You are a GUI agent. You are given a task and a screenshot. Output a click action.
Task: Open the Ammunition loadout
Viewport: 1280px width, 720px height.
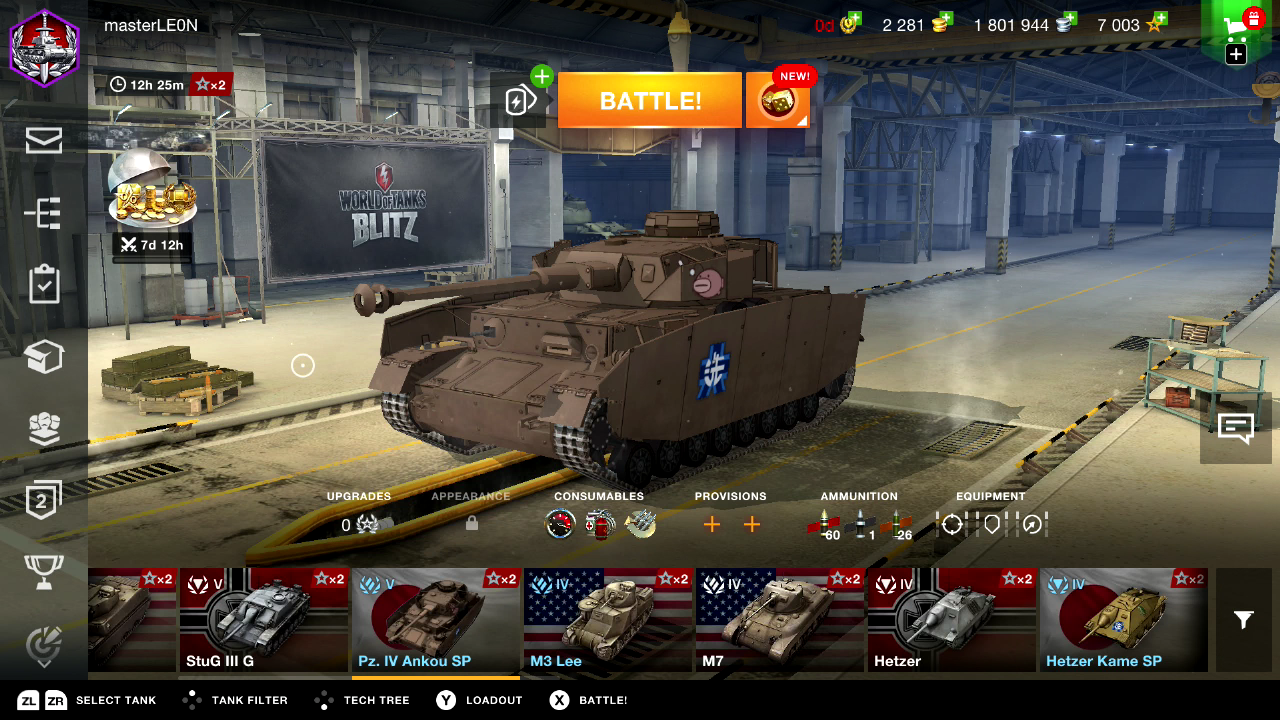click(x=859, y=524)
